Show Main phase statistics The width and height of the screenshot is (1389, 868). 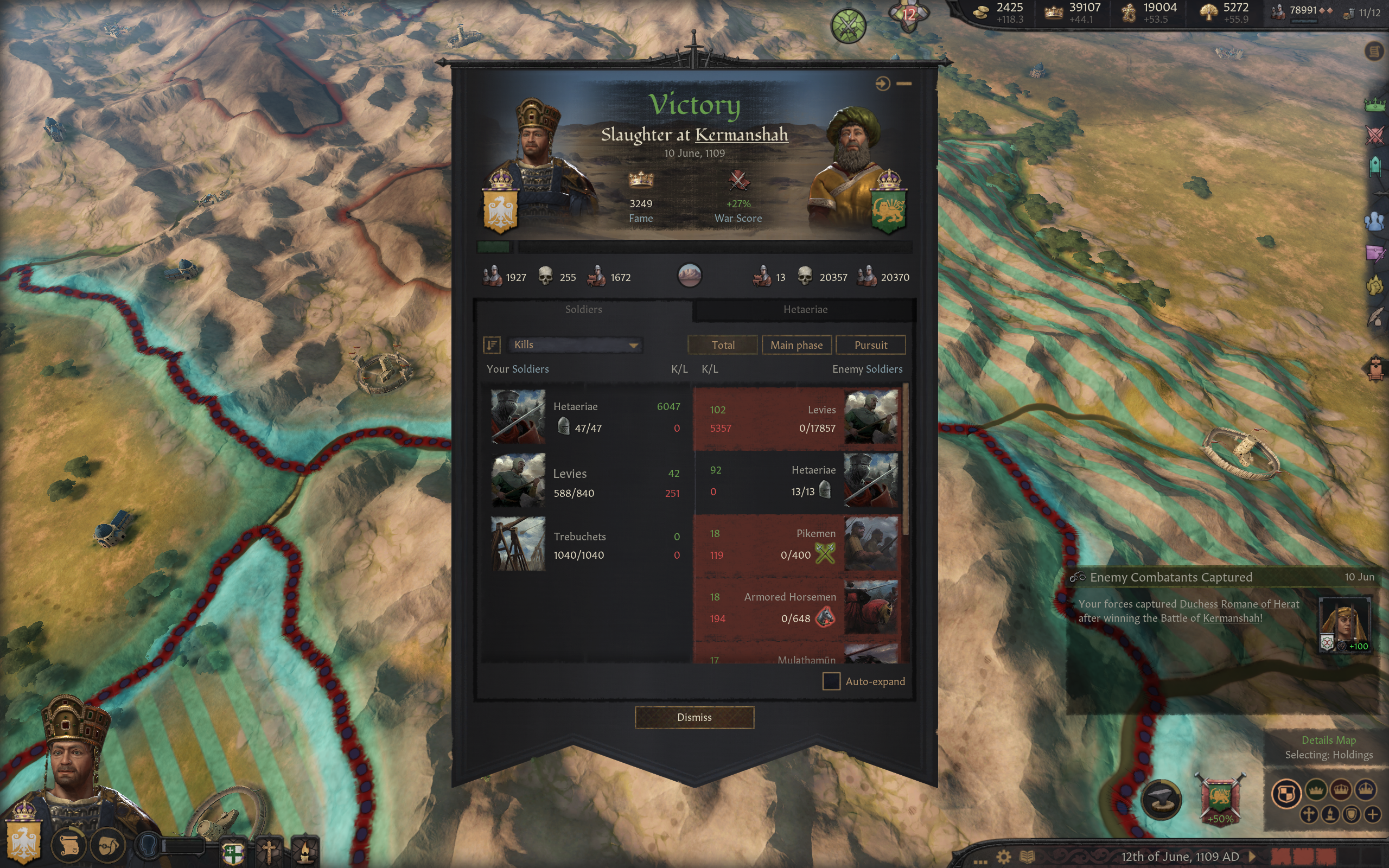pyautogui.click(x=796, y=345)
